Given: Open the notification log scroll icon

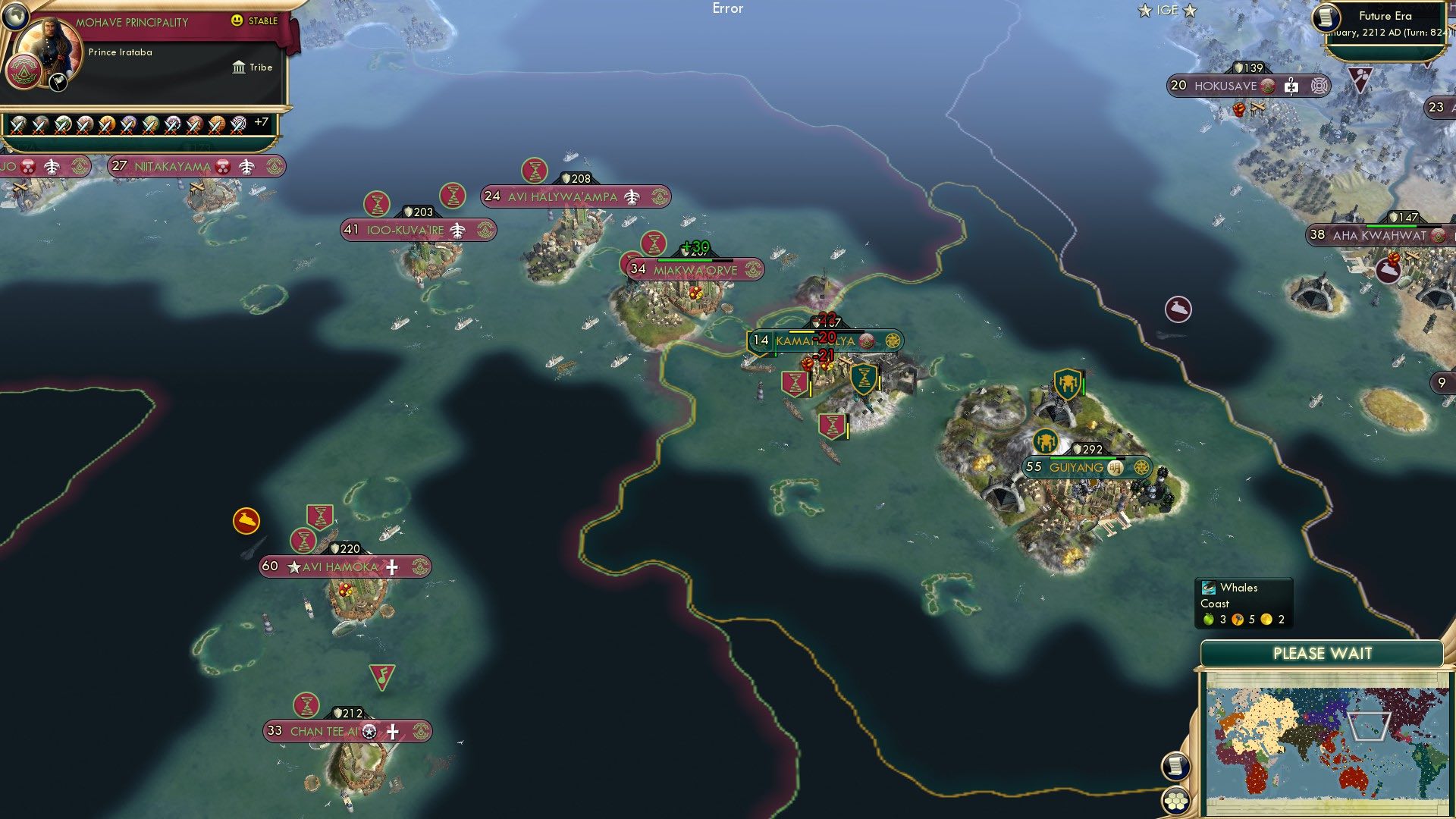Looking at the screenshot, I should pos(1175,767).
